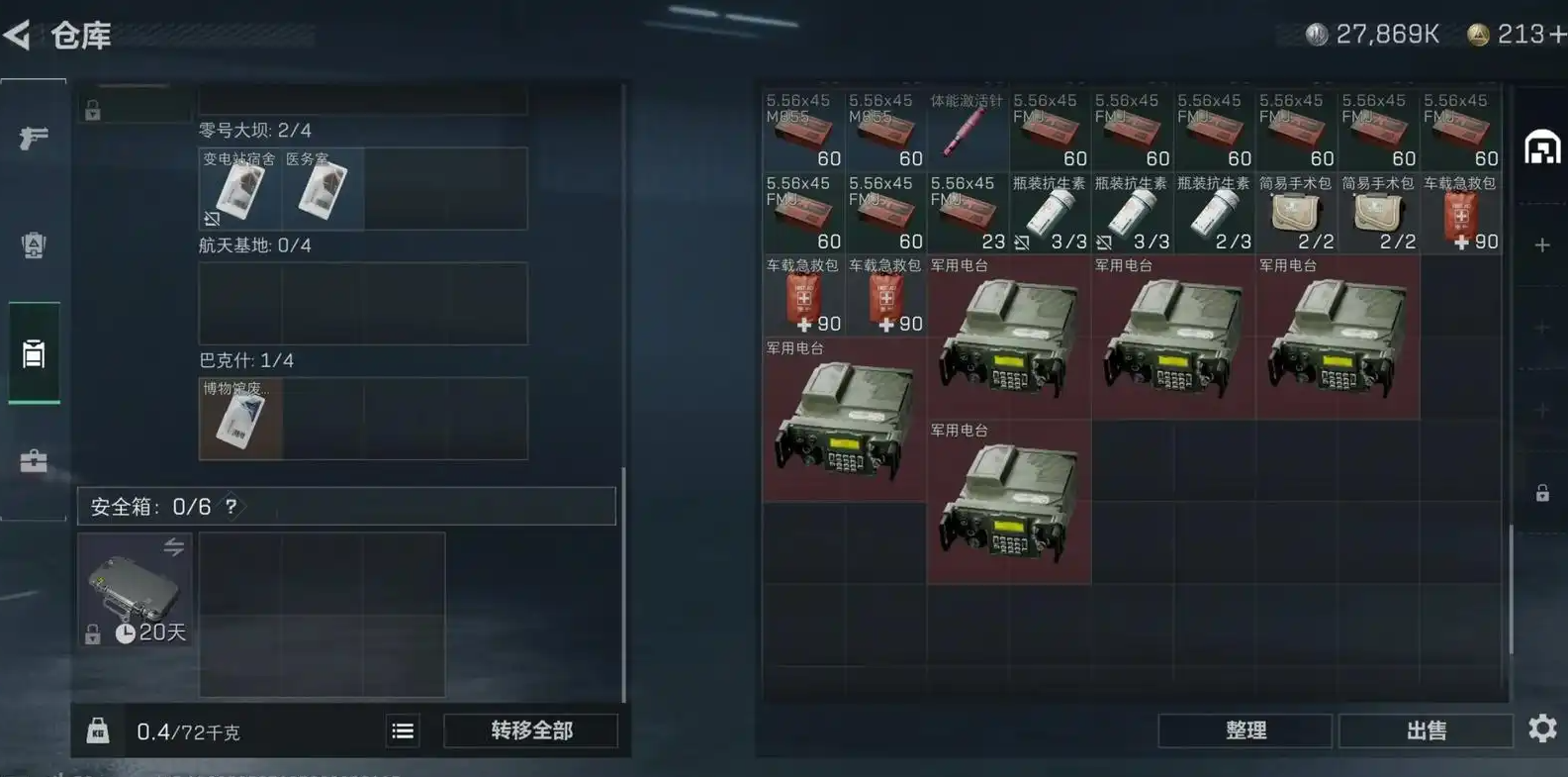Switch to the backpack tab

(x=34, y=245)
